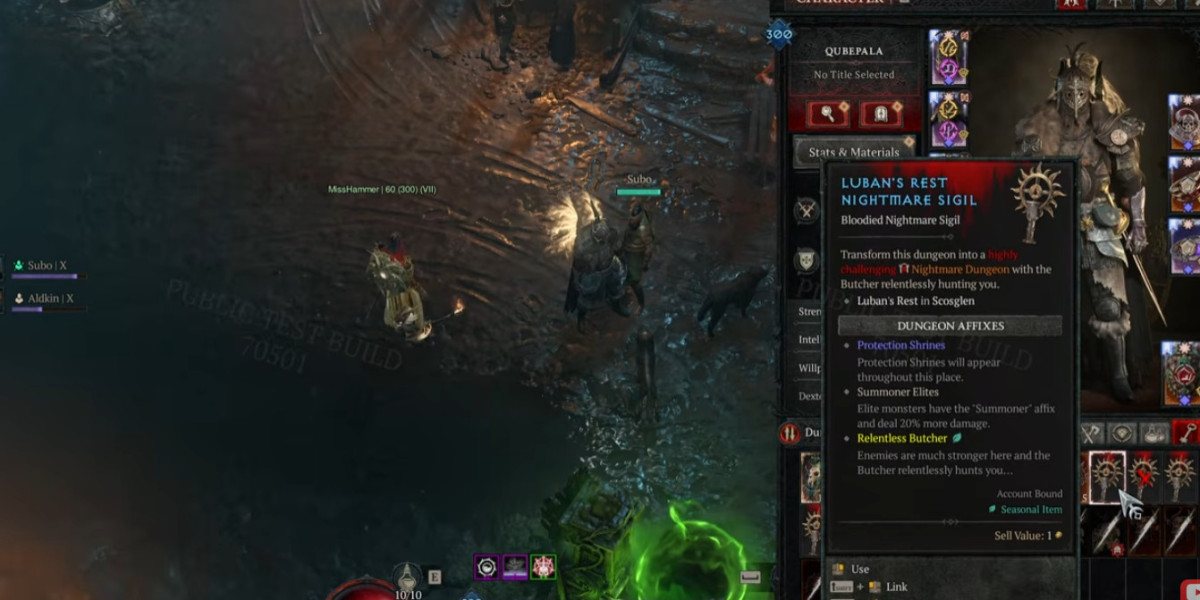The height and width of the screenshot is (600, 1200).
Task: Click the red swap arrows button
Action: (788, 433)
